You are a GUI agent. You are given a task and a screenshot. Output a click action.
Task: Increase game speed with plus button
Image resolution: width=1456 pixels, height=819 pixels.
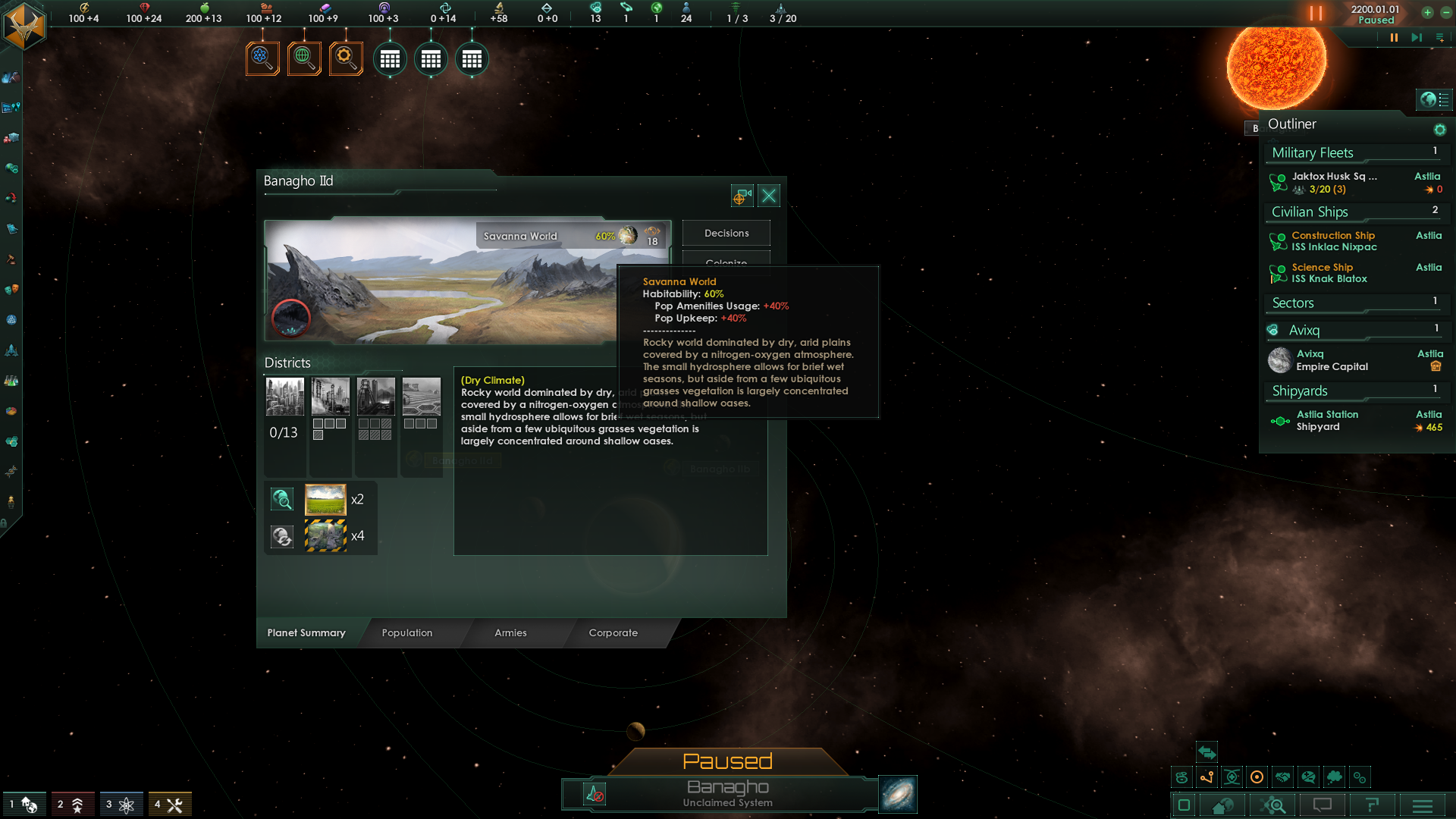pos(1427,13)
